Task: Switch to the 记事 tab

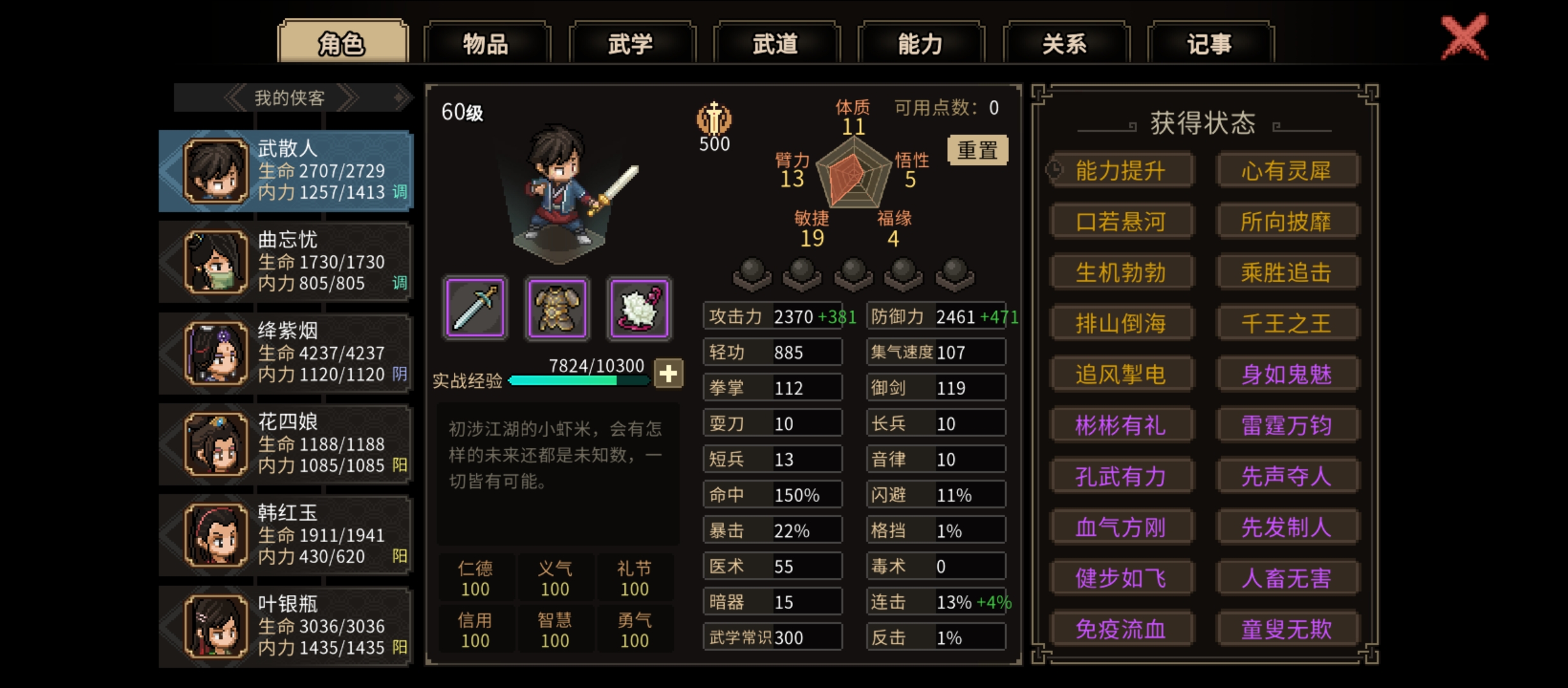Action: point(1209,43)
